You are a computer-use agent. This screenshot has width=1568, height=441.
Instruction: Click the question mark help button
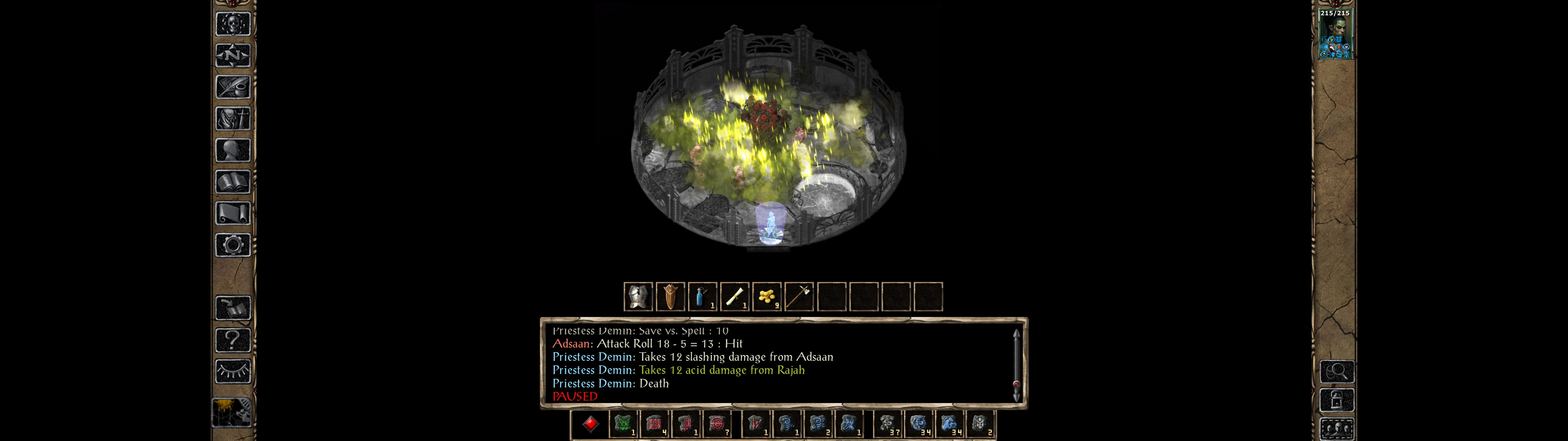(x=232, y=340)
